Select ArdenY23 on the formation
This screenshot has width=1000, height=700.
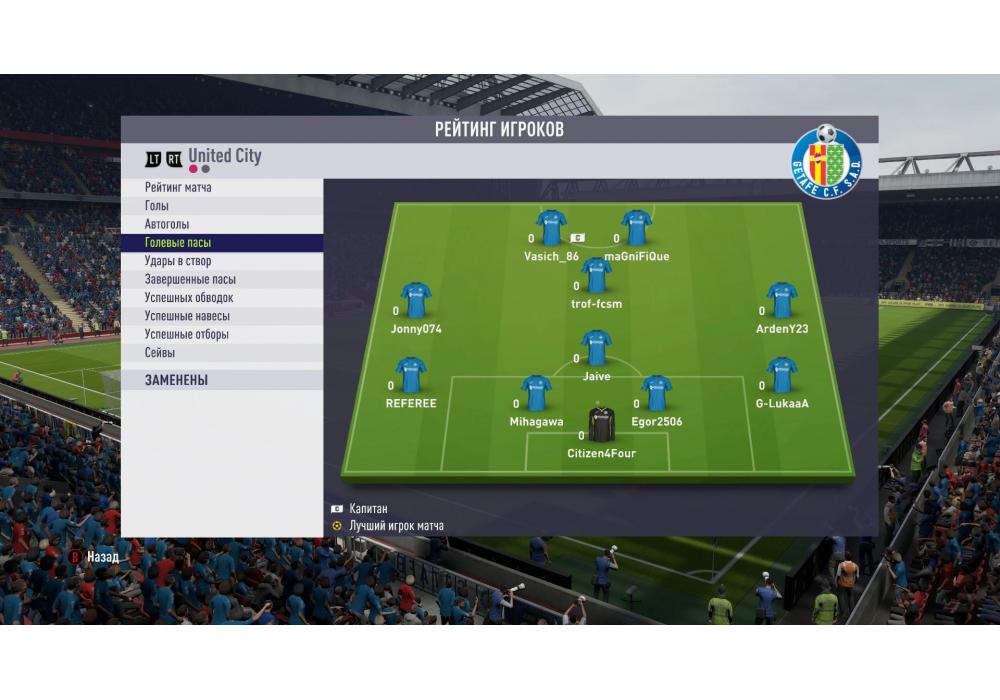pyautogui.click(x=781, y=300)
